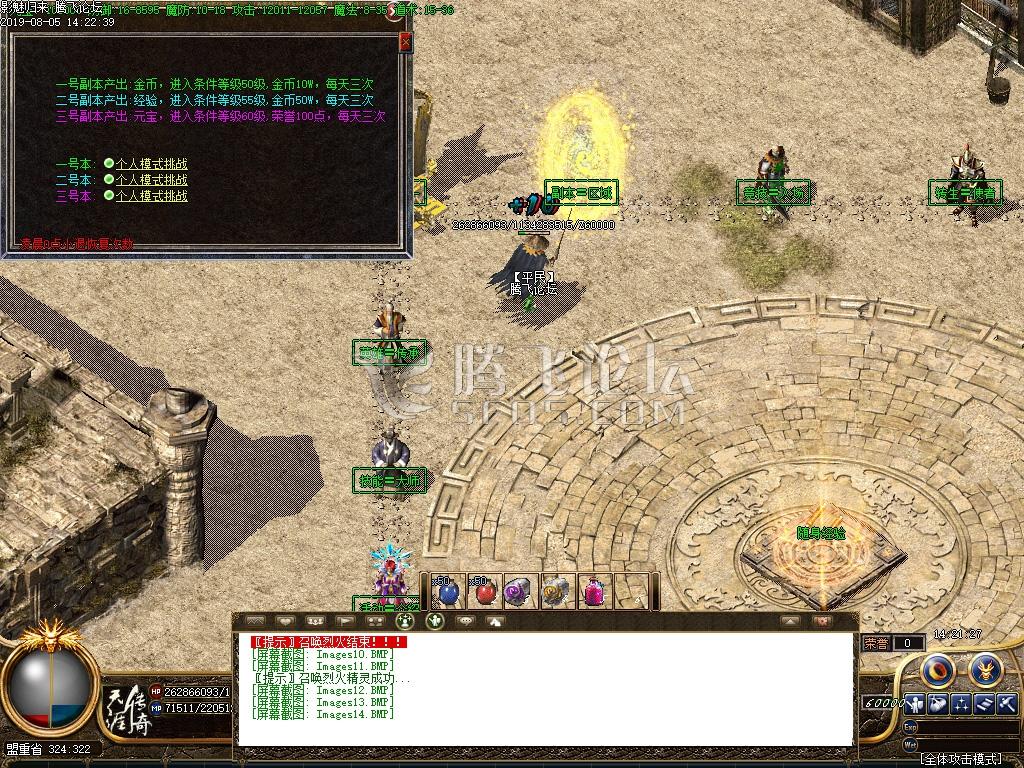Click the heart icon chat toolbar button
1024x768 pixels.
click(x=285, y=621)
